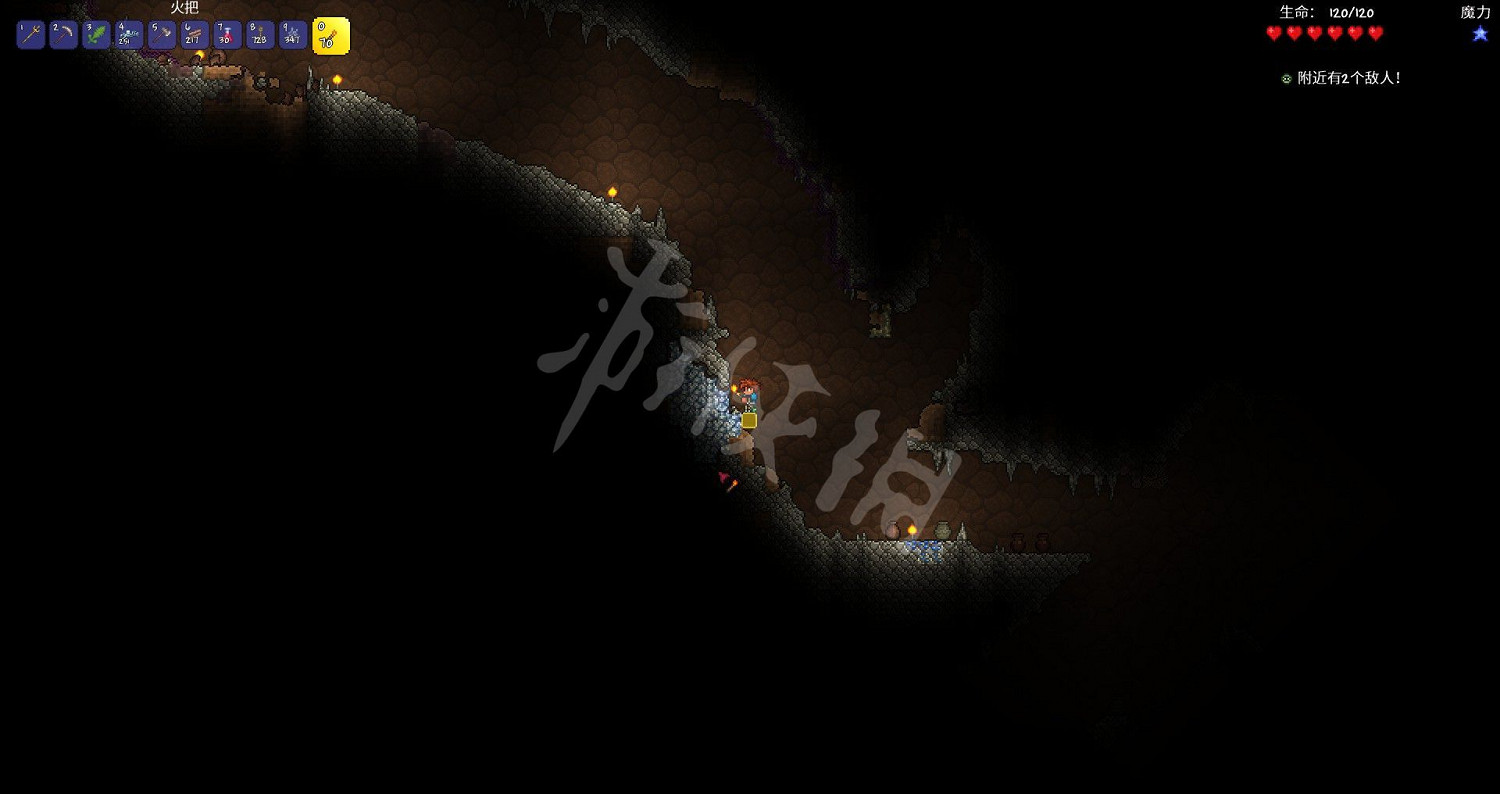Image resolution: width=1500 pixels, height=794 pixels.
Task: Select the spear in hotbar slot 1
Action: [29, 34]
